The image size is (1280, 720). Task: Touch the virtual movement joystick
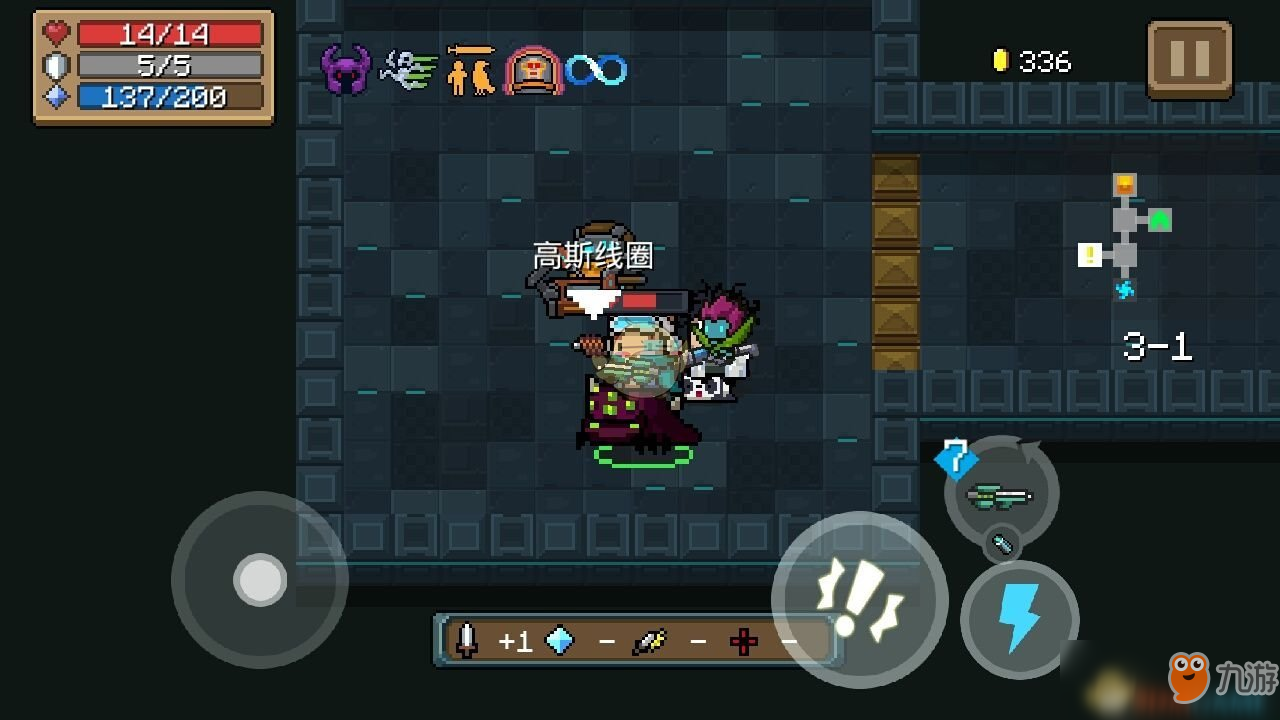click(260, 580)
